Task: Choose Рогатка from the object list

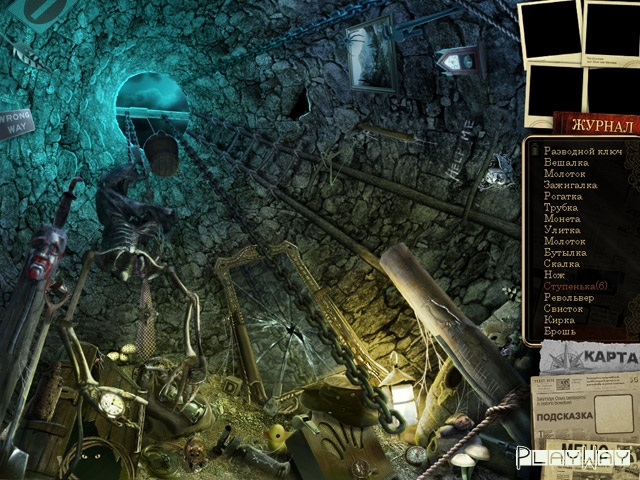Action: pyautogui.click(x=565, y=196)
